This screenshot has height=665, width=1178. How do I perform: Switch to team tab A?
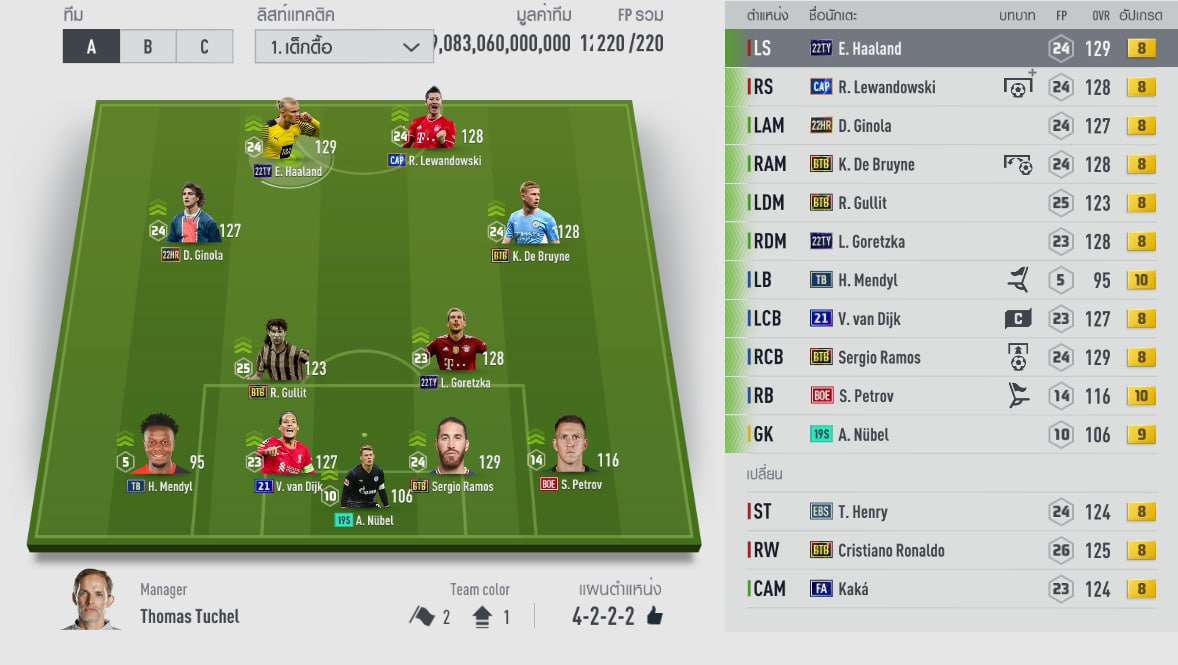(x=91, y=47)
